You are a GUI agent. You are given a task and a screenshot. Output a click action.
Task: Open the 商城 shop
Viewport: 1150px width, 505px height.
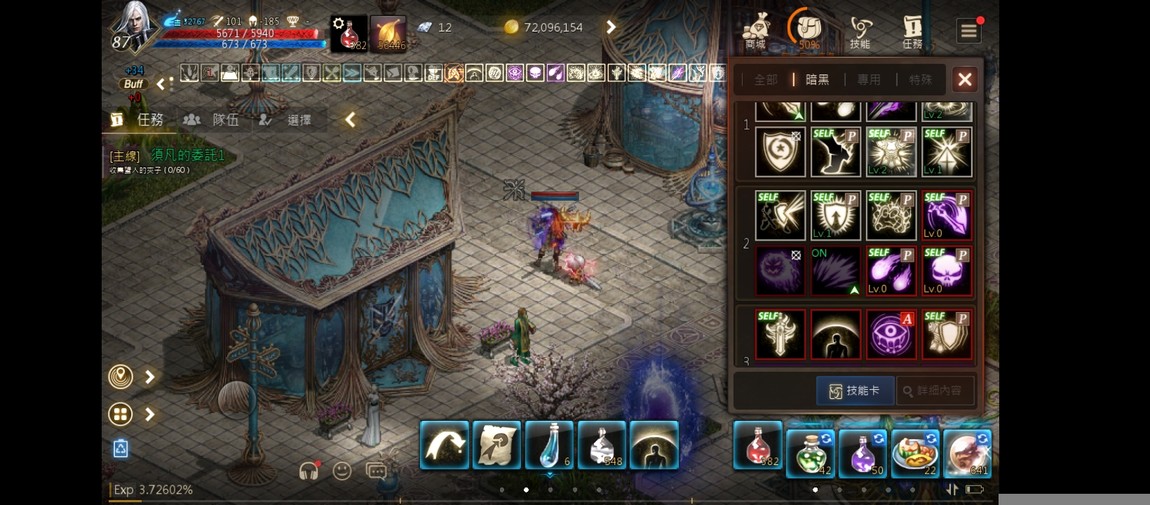coord(756,31)
